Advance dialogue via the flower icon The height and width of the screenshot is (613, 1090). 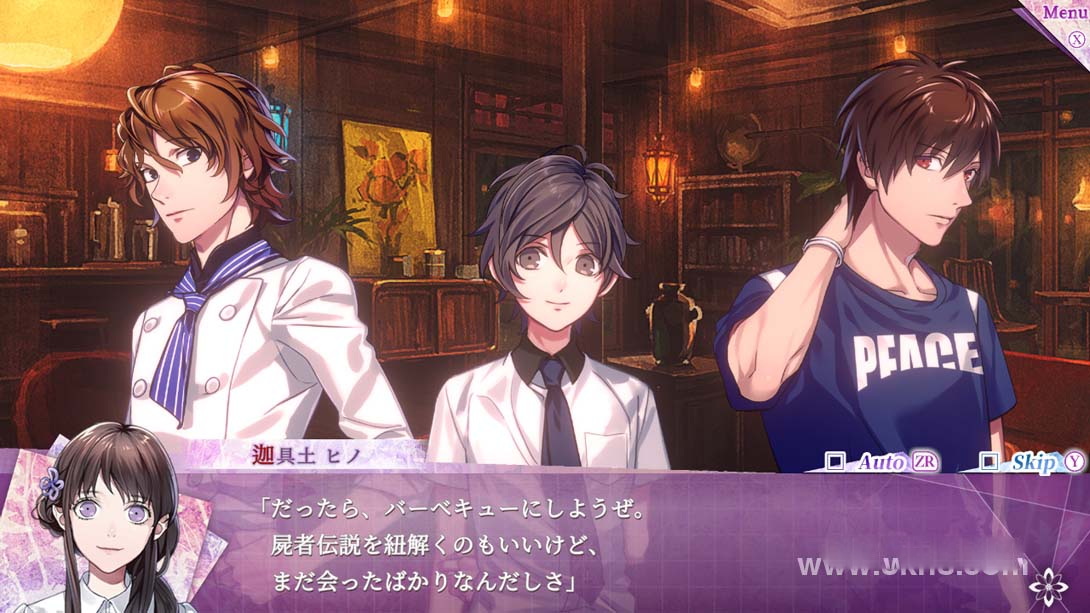click(1049, 583)
